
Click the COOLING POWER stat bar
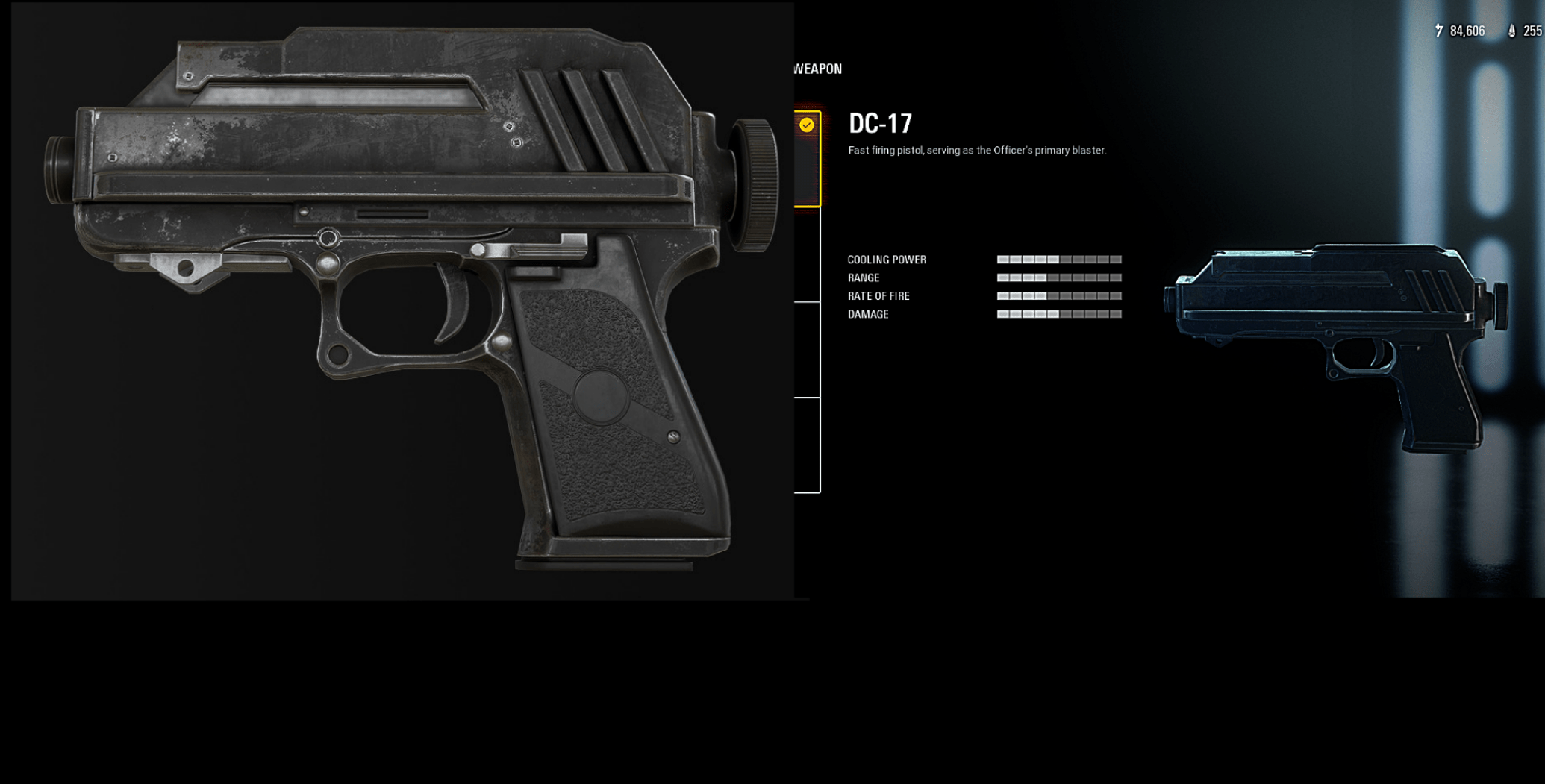click(x=1058, y=259)
